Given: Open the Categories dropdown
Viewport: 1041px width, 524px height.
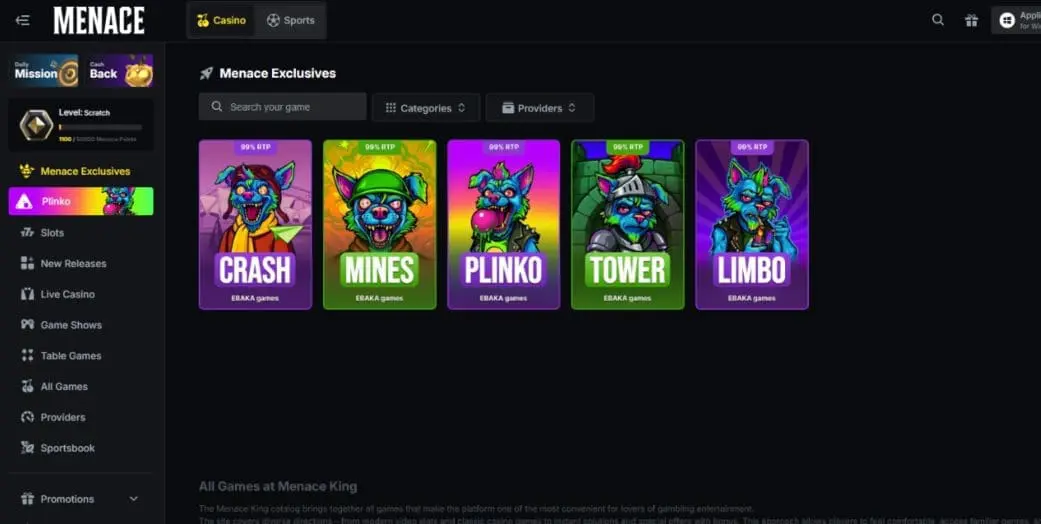Looking at the screenshot, I should tap(426, 108).
